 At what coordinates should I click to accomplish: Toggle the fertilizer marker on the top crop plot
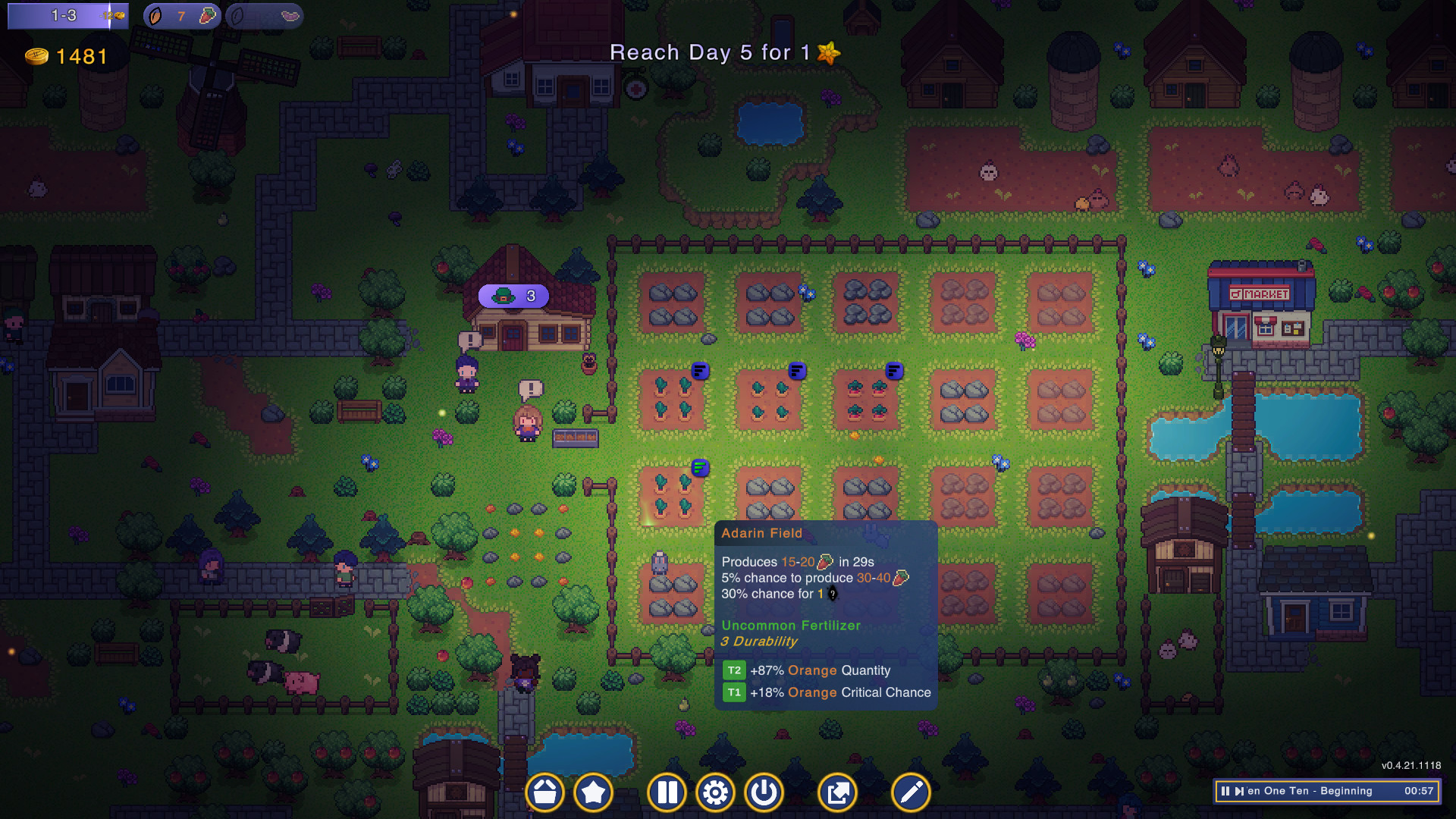pyautogui.click(x=699, y=371)
